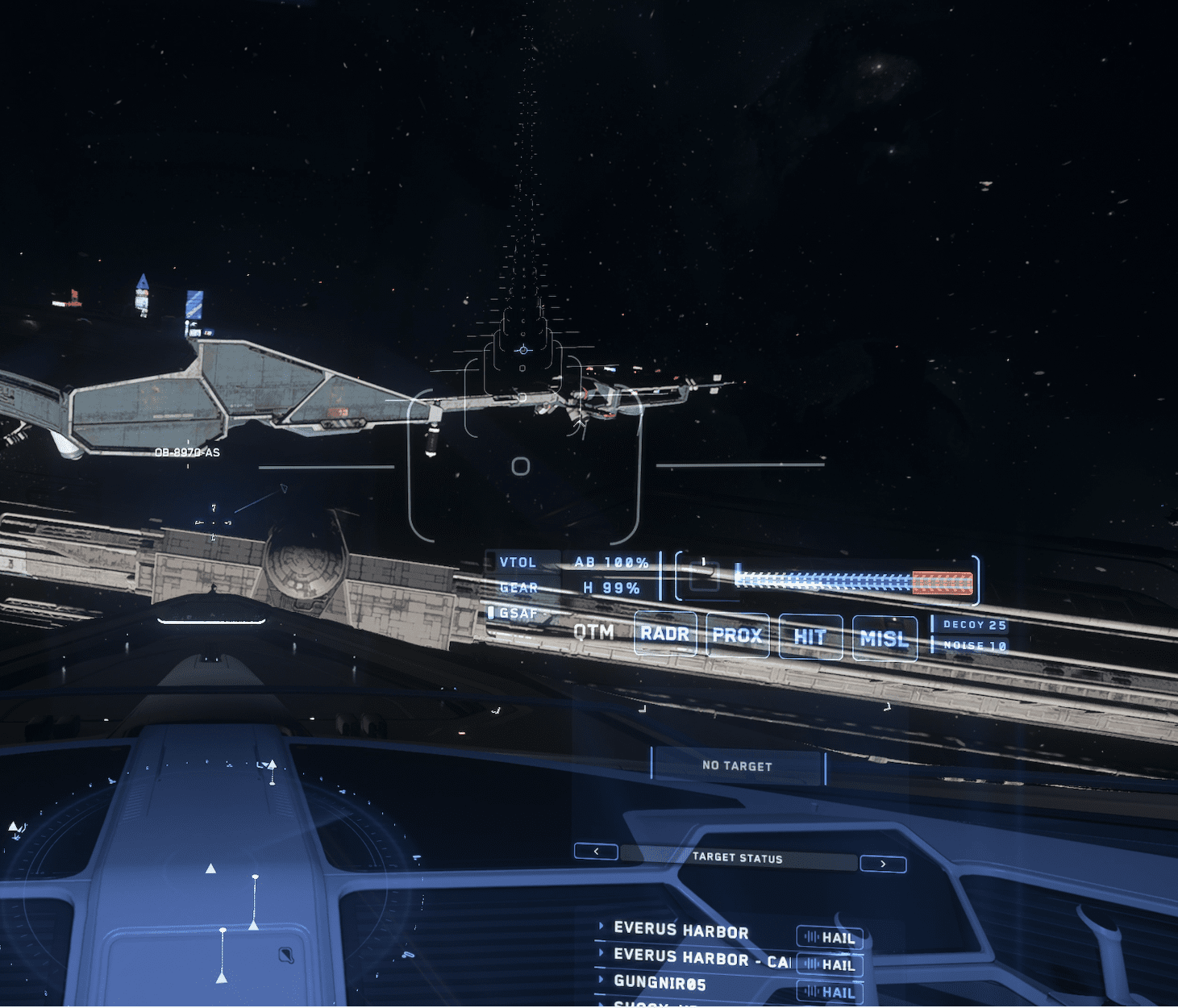Screen dimensions: 1178x1008
Task: Expand the Everus Harbor - CA row arrow
Action: (601, 953)
